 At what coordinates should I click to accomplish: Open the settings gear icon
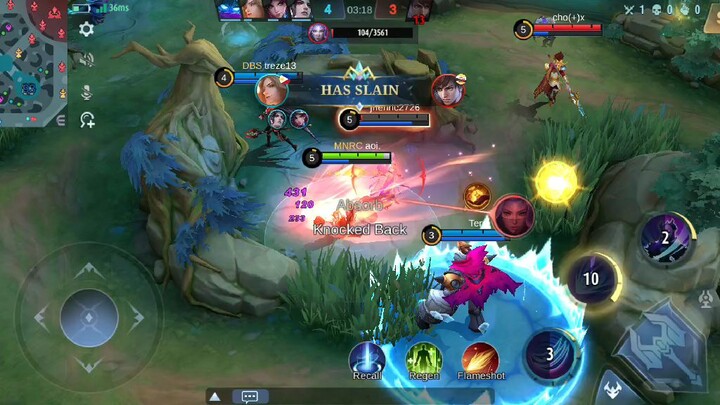pos(87,29)
